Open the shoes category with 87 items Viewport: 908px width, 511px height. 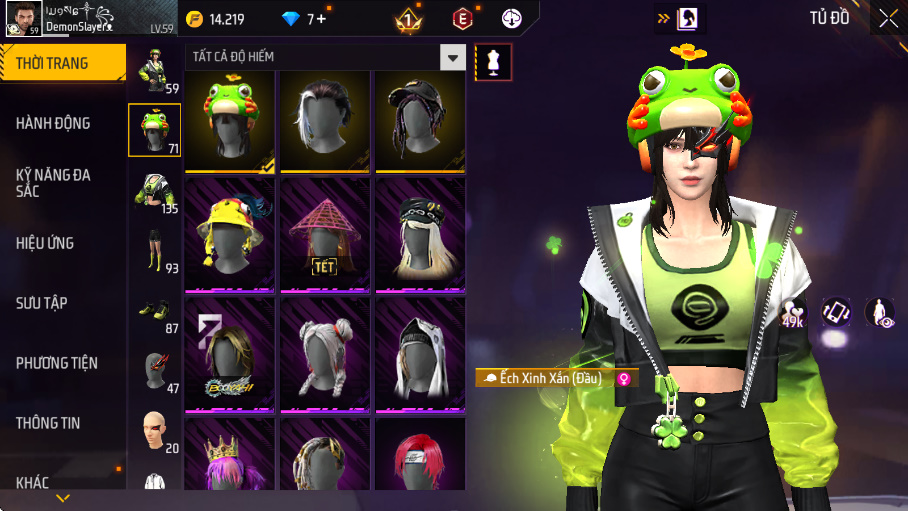point(154,312)
